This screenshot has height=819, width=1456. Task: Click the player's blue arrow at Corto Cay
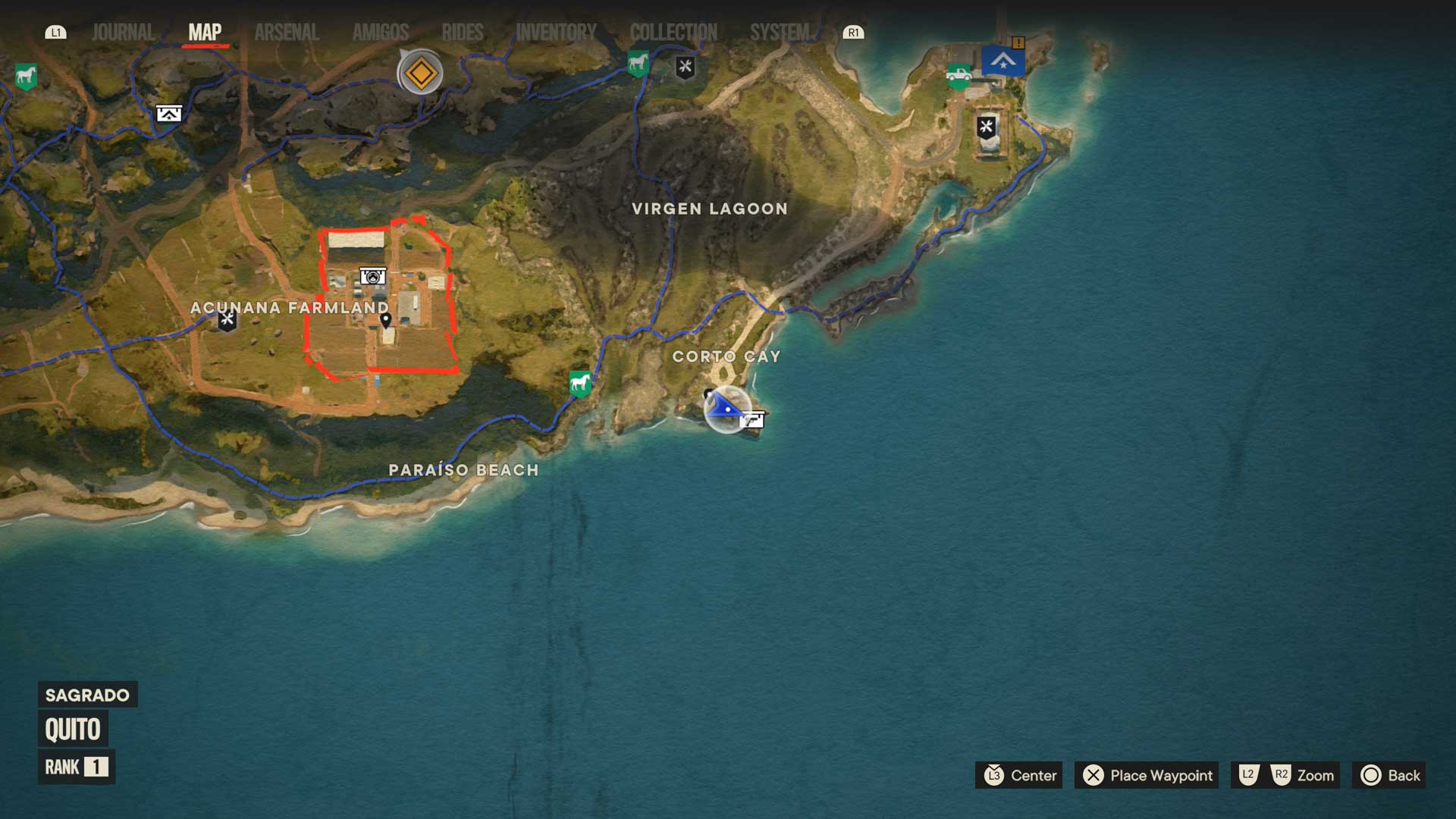[726, 408]
